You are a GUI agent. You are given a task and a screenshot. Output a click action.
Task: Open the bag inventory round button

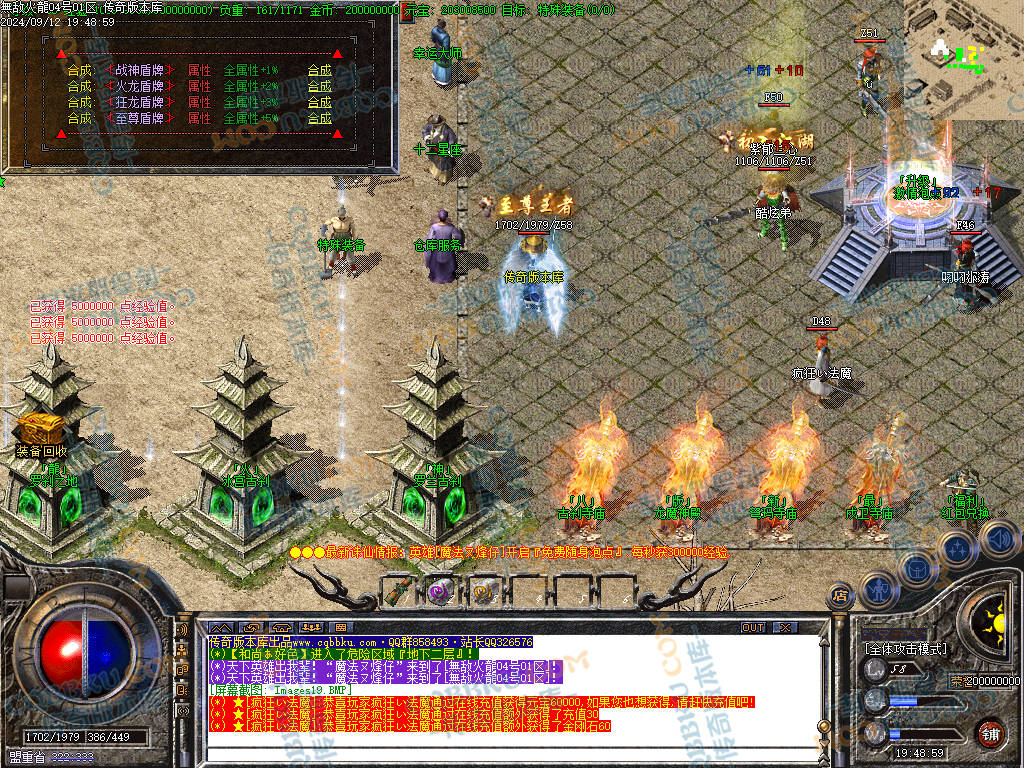coord(916,568)
